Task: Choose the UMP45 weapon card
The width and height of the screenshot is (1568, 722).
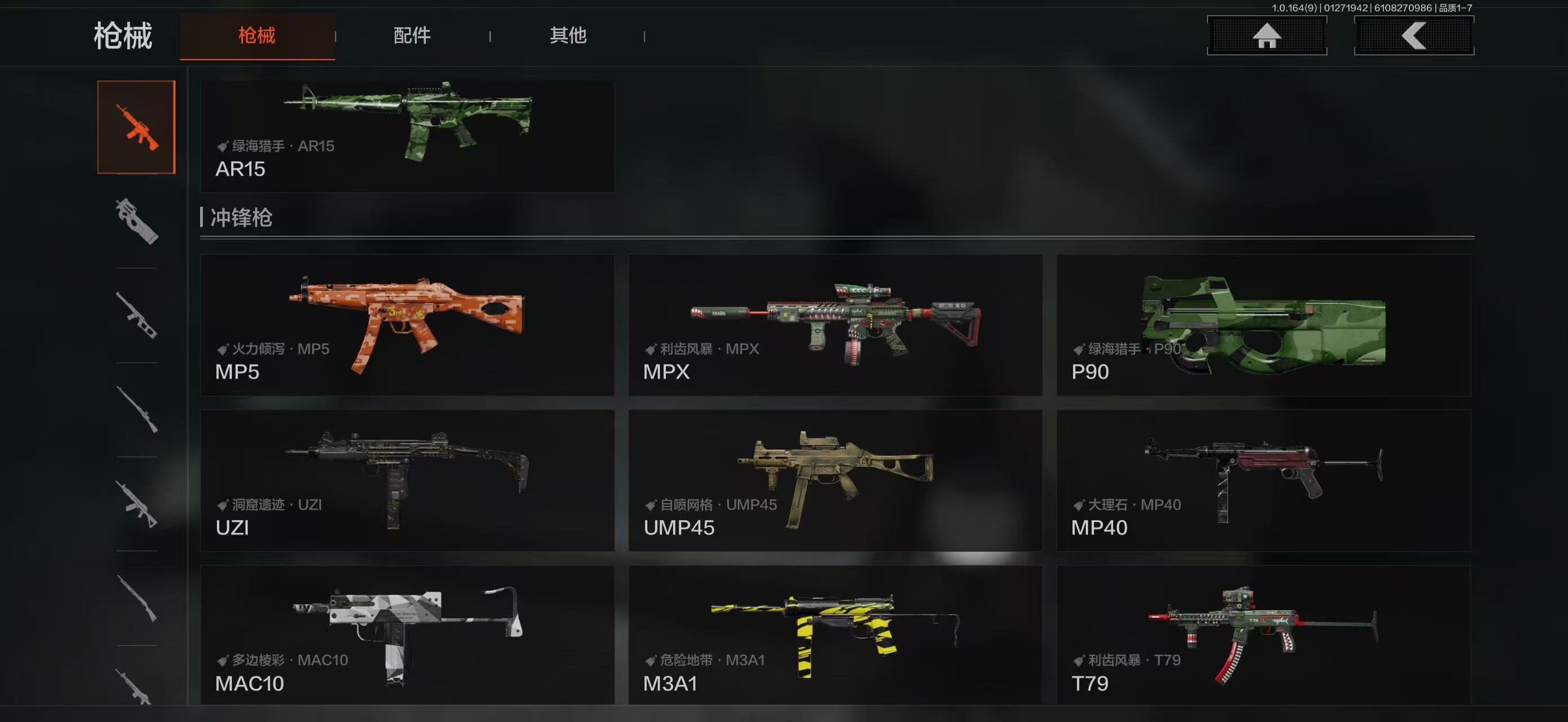Action: point(835,481)
